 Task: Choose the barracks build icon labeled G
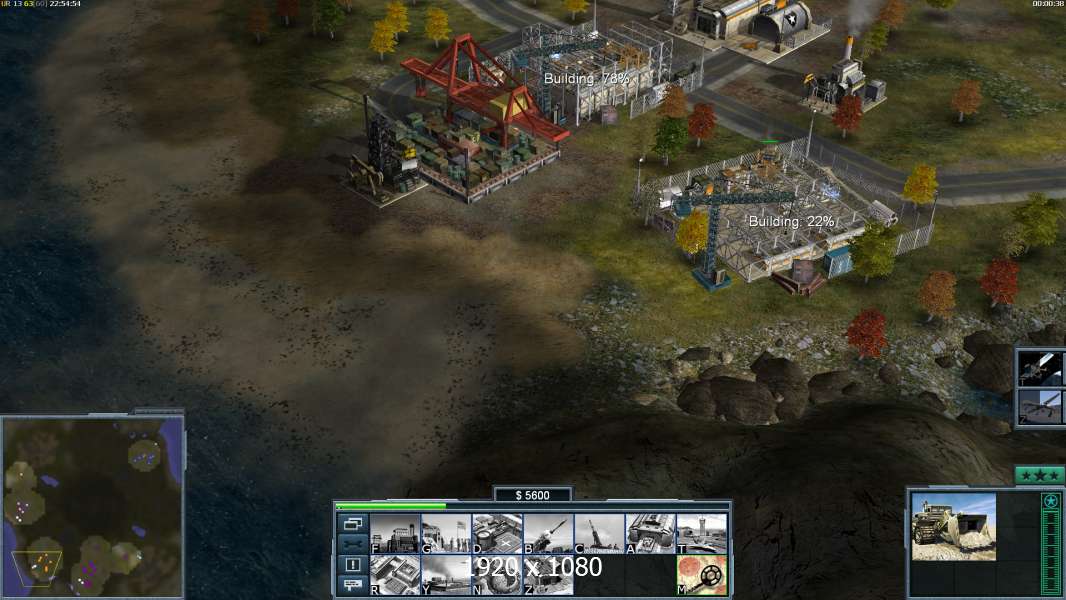click(x=445, y=534)
